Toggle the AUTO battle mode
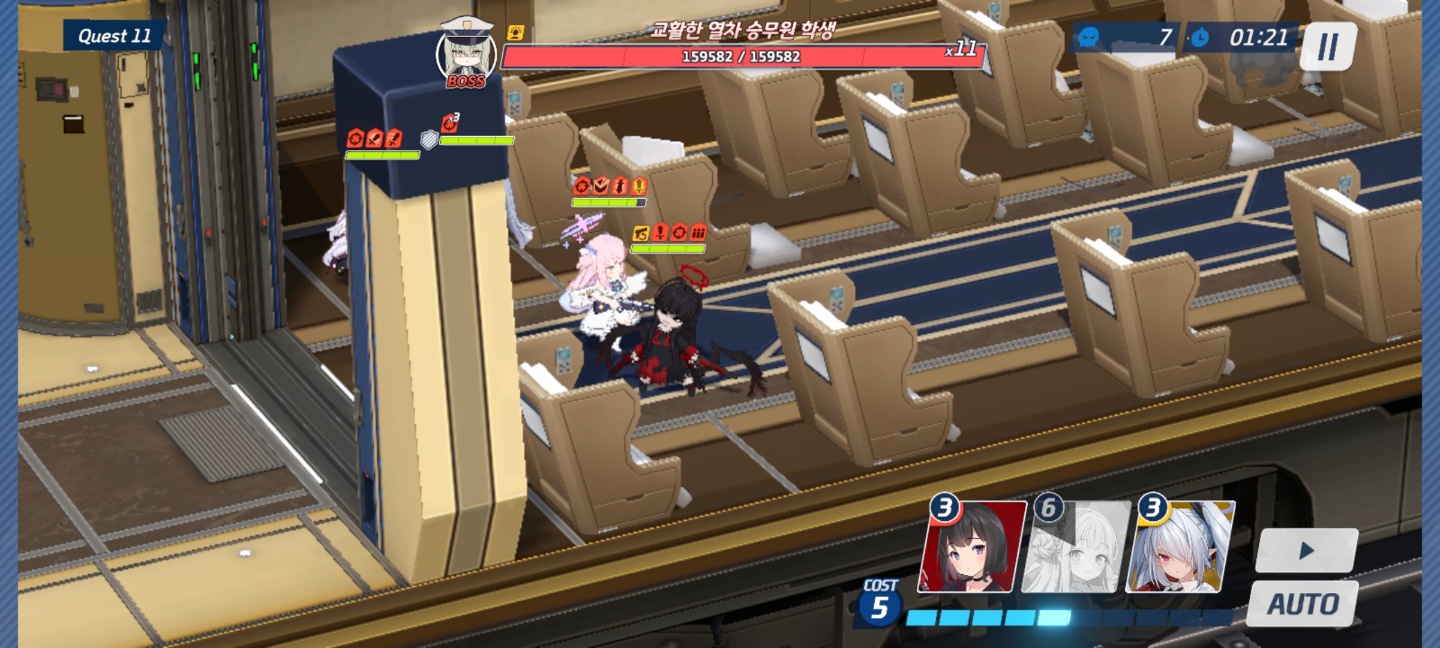The image size is (1440, 648). pyautogui.click(x=1302, y=604)
